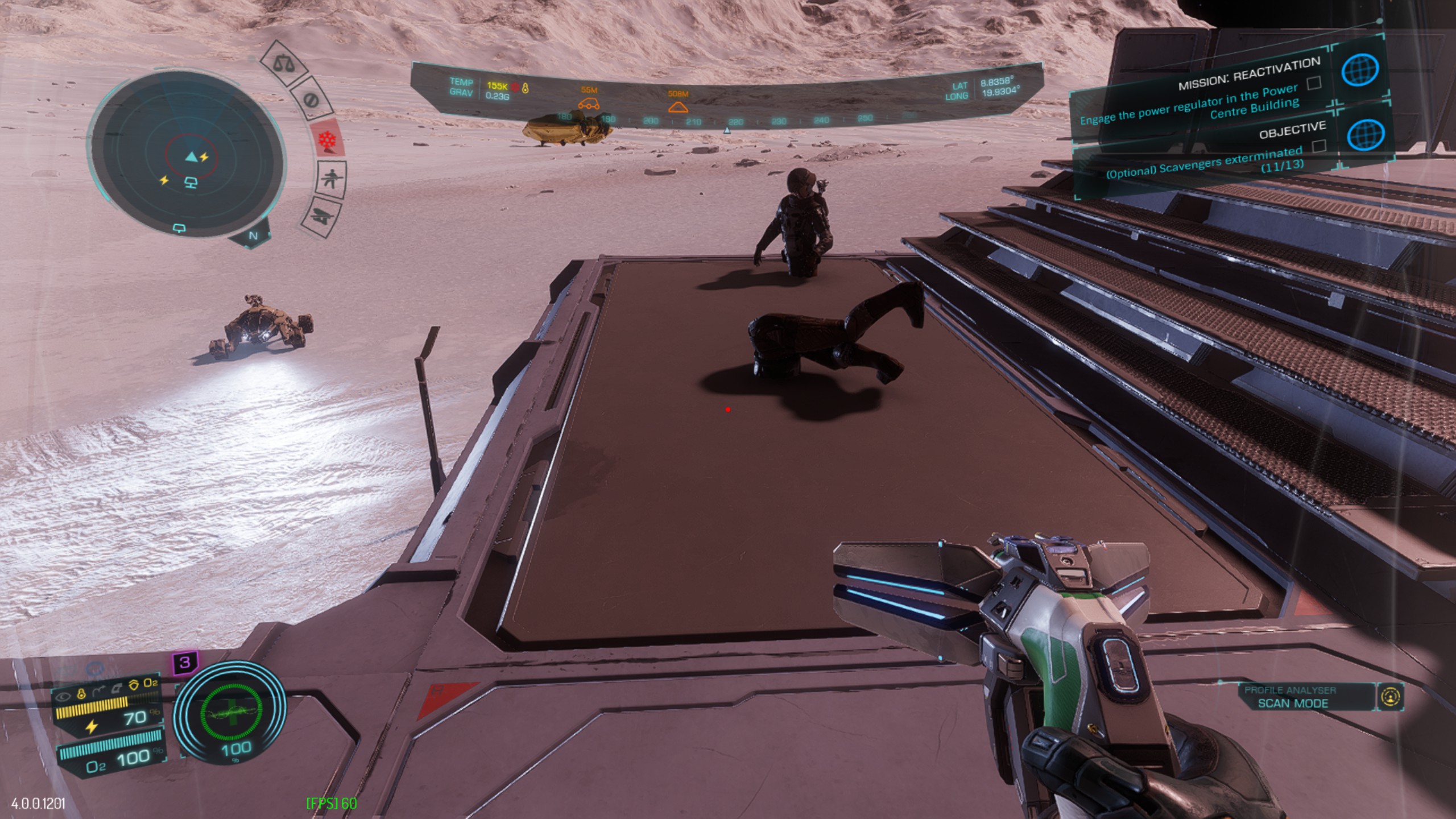Click the prohibited circle status icon

tap(311, 101)
